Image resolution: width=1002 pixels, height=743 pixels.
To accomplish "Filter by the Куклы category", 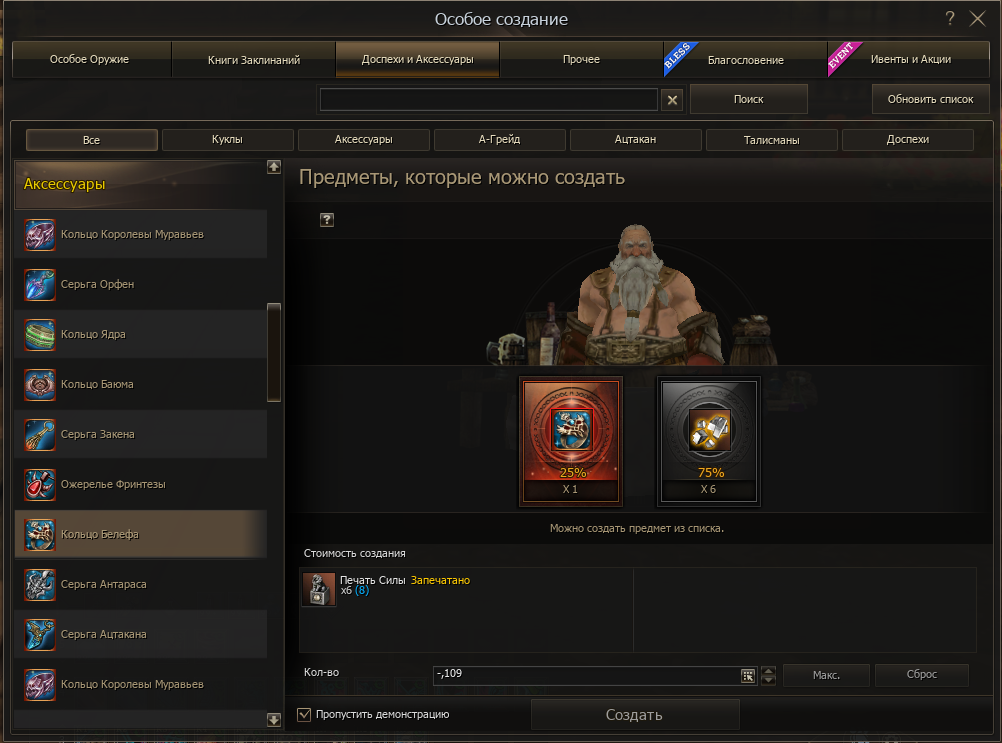I will 228,140.
